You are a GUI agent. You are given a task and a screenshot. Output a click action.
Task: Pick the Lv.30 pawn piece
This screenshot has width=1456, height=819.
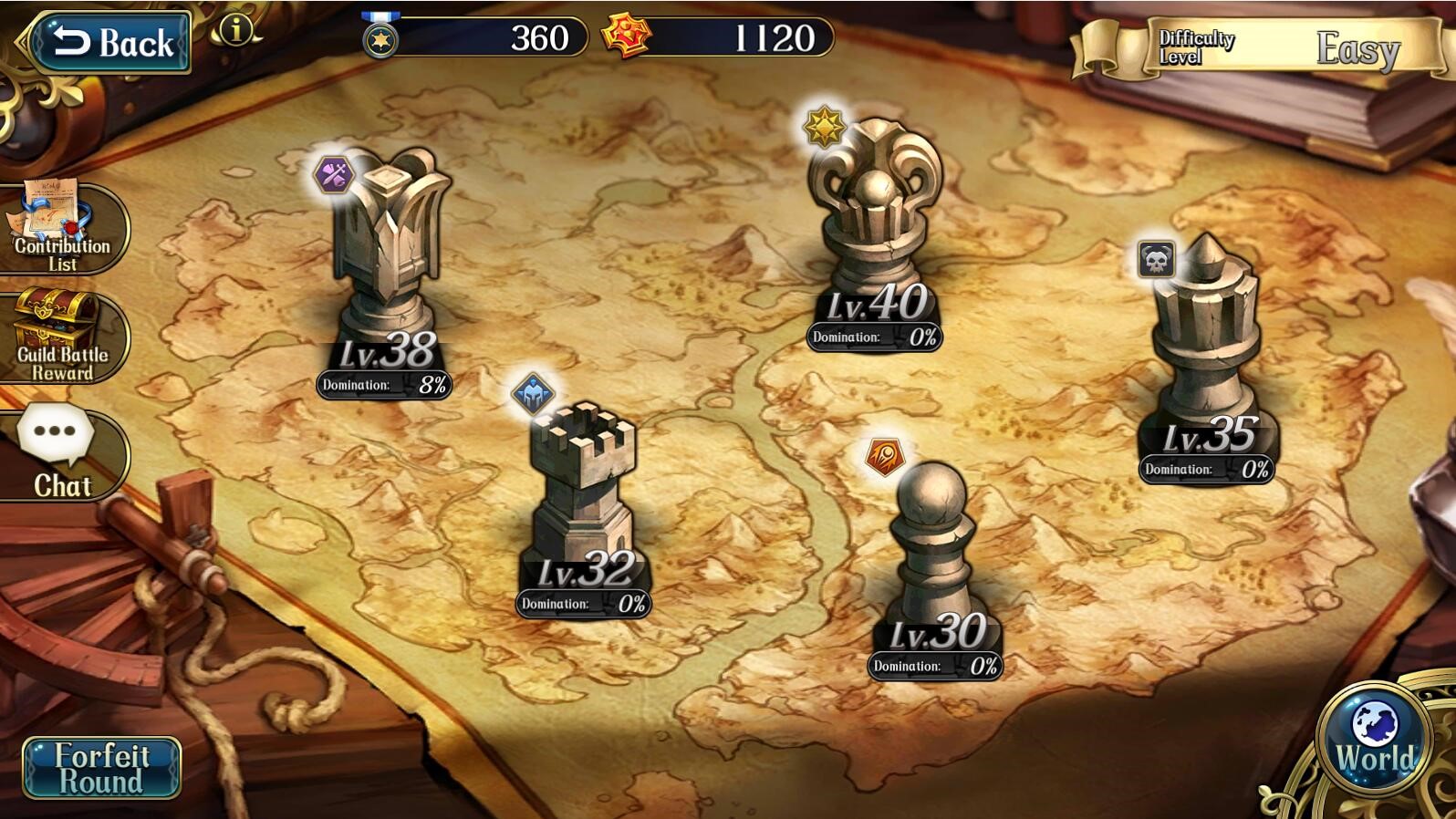[x=932, y=547]
